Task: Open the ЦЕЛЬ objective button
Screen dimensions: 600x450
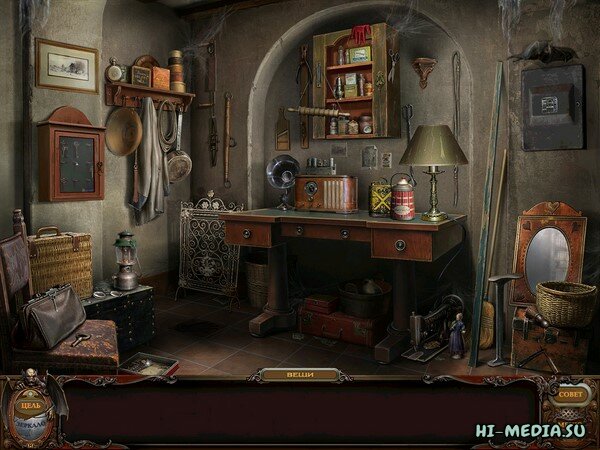Action: [30, 407]
